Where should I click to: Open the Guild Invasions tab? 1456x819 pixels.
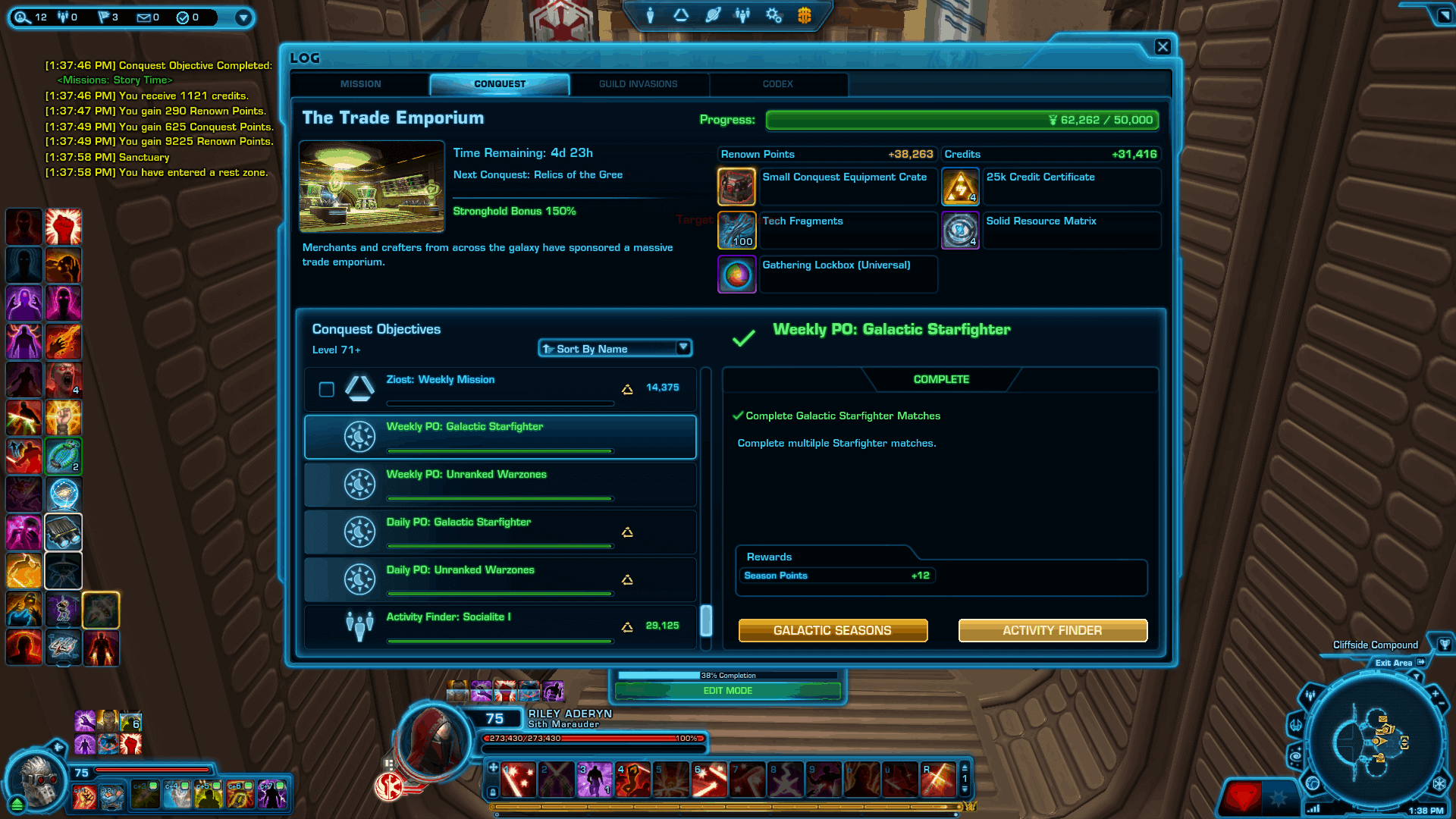(x=638, y=84)
